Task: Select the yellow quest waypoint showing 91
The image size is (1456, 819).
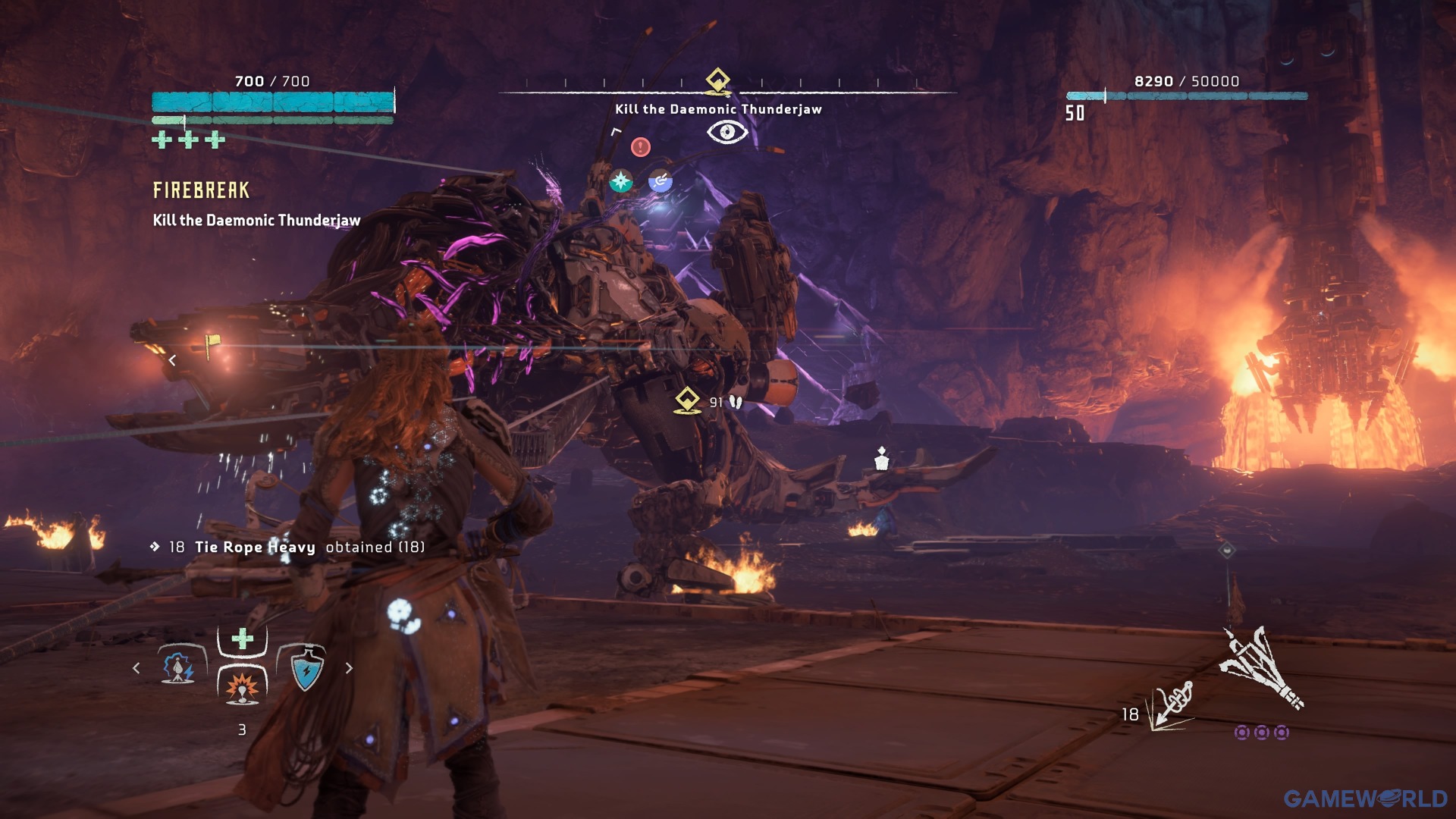Action: pyautogui.click(x=687, y=400)
